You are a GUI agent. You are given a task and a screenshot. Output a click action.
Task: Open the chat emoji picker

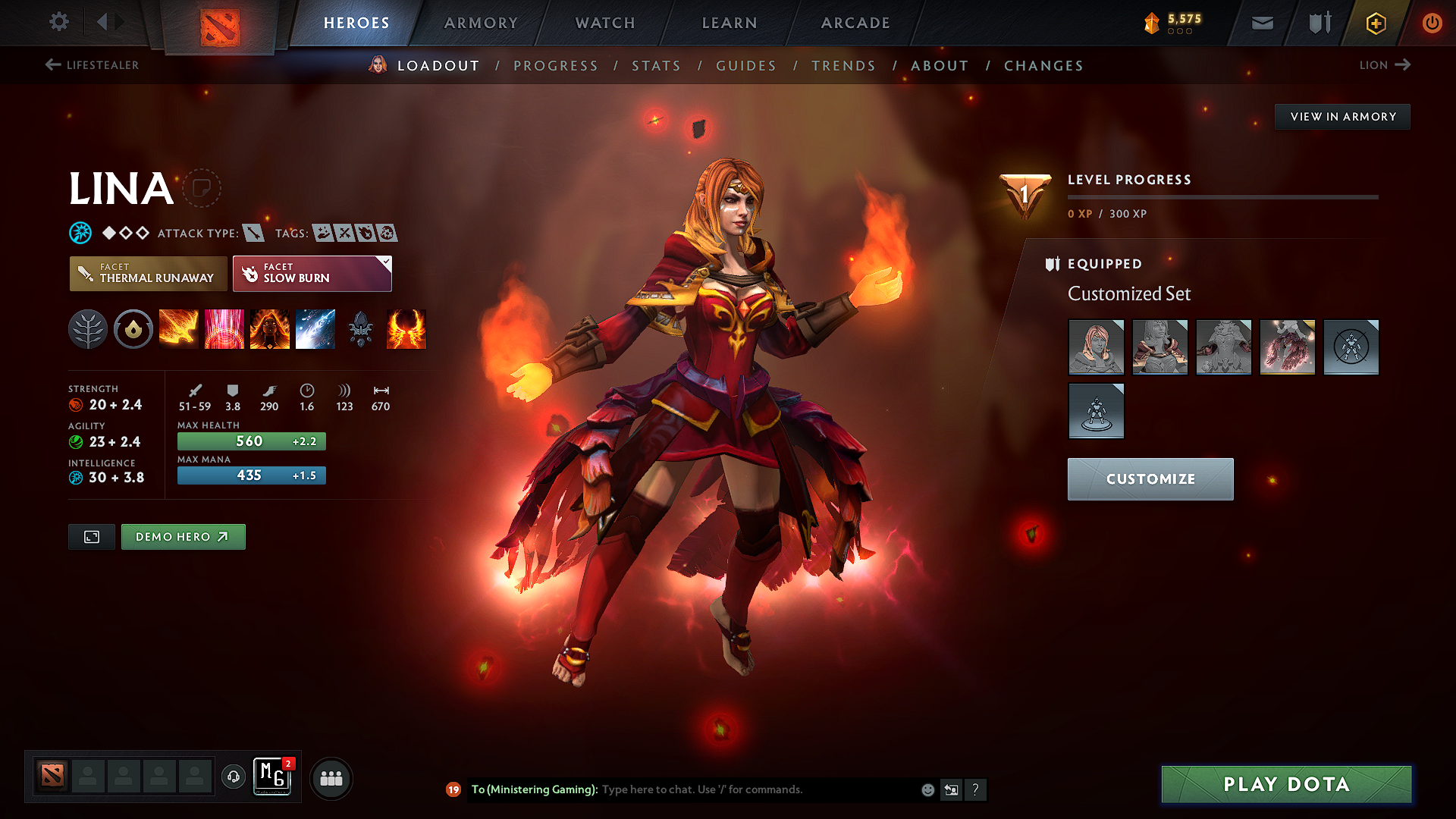[927, 789]
